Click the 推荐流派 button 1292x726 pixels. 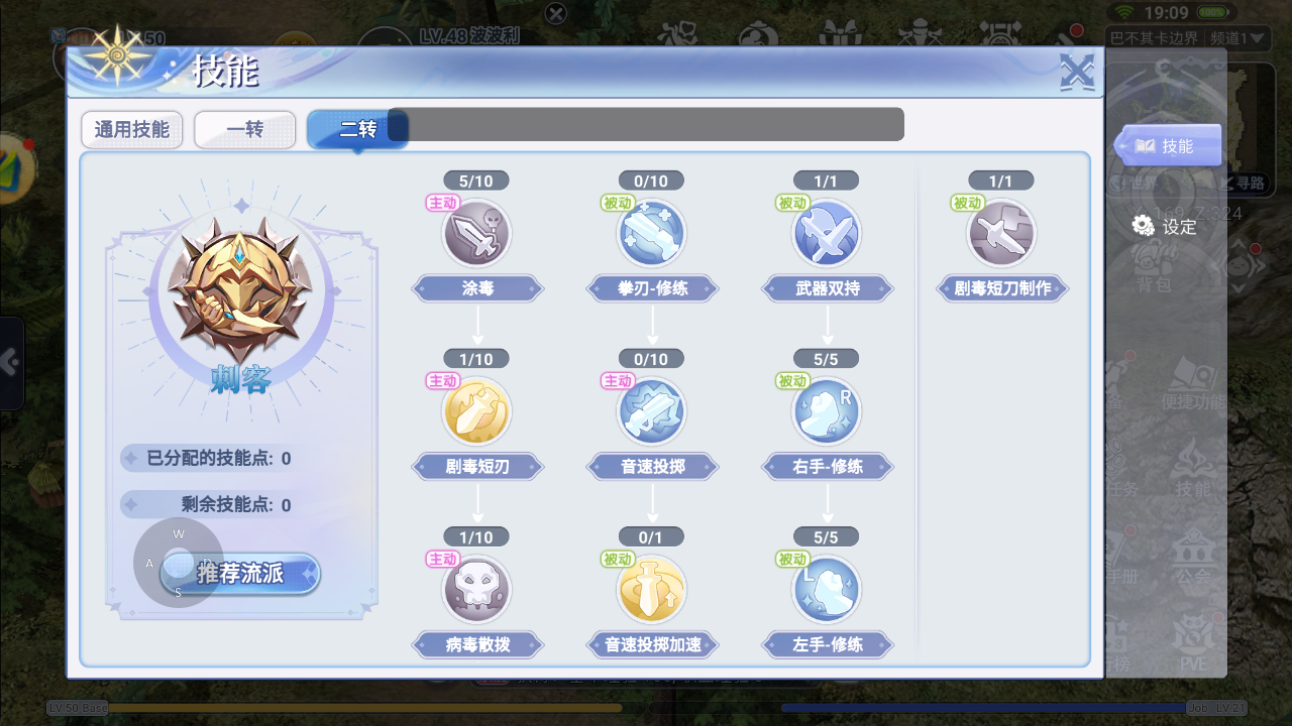point(241,573)
